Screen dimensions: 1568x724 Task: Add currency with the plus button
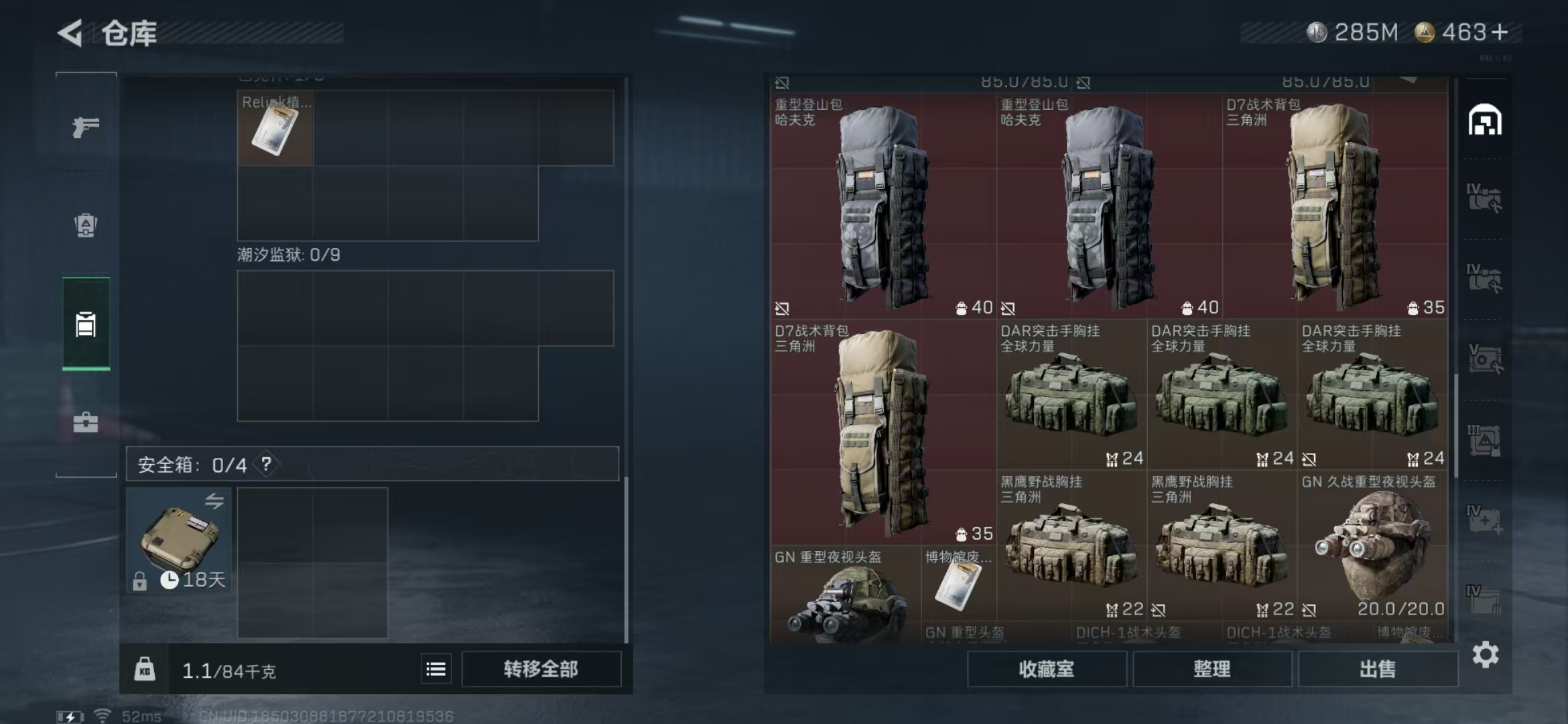(x=1501, y=32)
